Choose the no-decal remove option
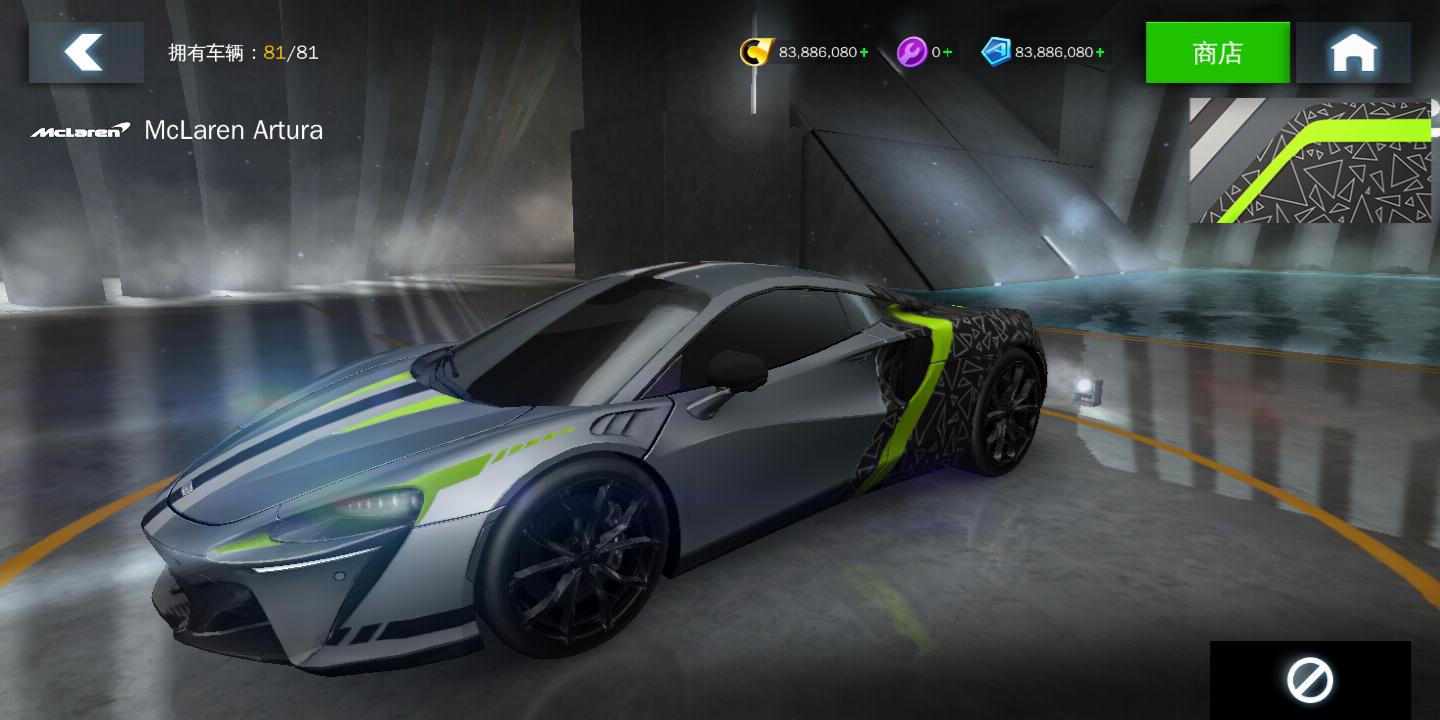This screenshot has height=720, width=1440. tap(1310, 681)
